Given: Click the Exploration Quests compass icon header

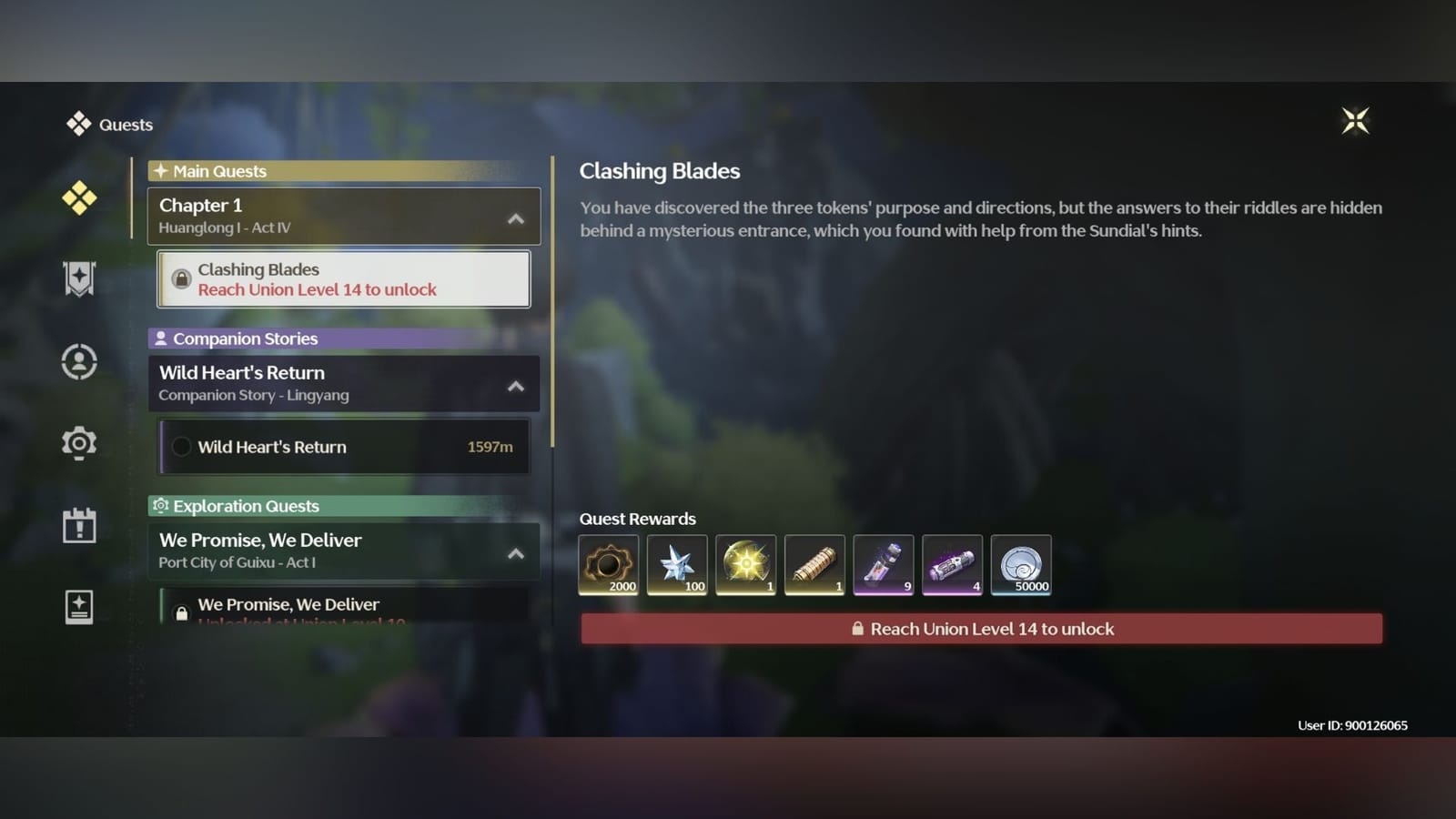Looking at the screenshot, I should [x=162, y=506].
